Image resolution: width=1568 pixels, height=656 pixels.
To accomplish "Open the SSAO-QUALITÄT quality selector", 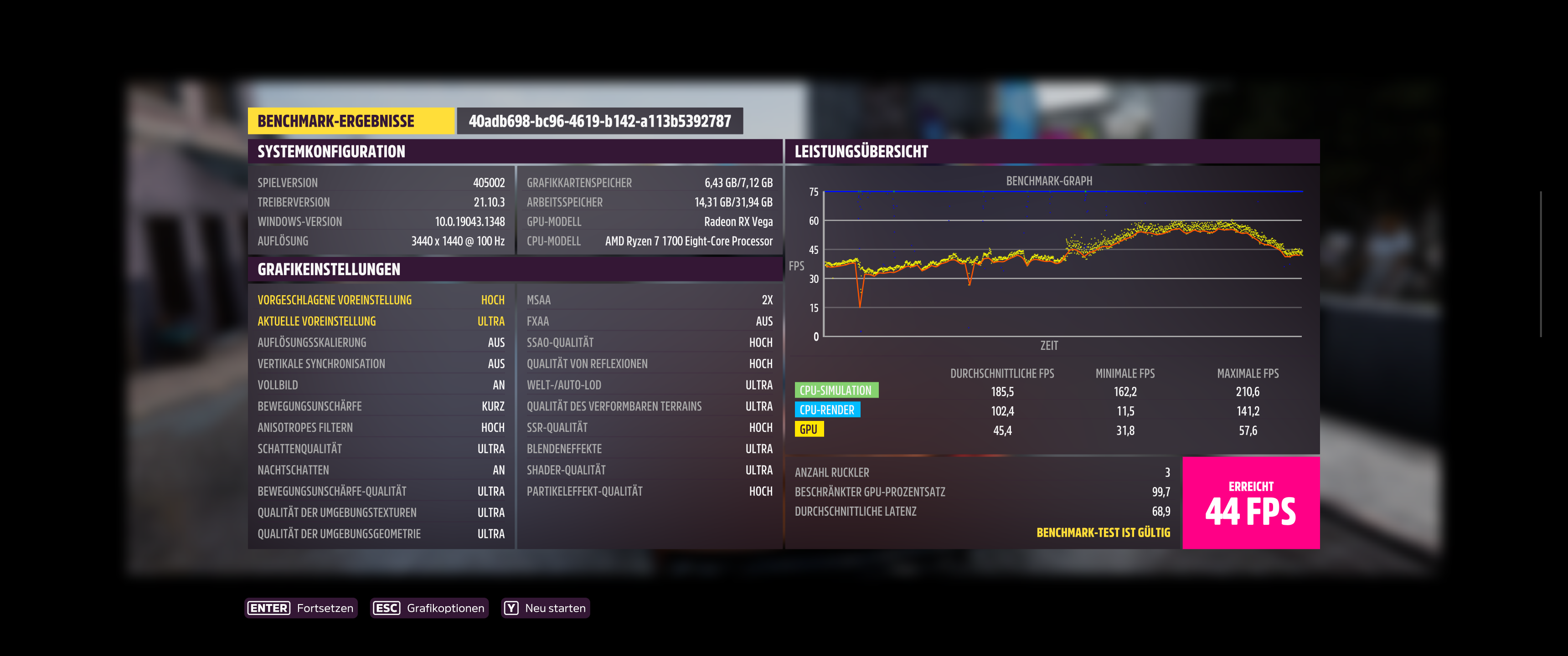I will coord(649,342).
